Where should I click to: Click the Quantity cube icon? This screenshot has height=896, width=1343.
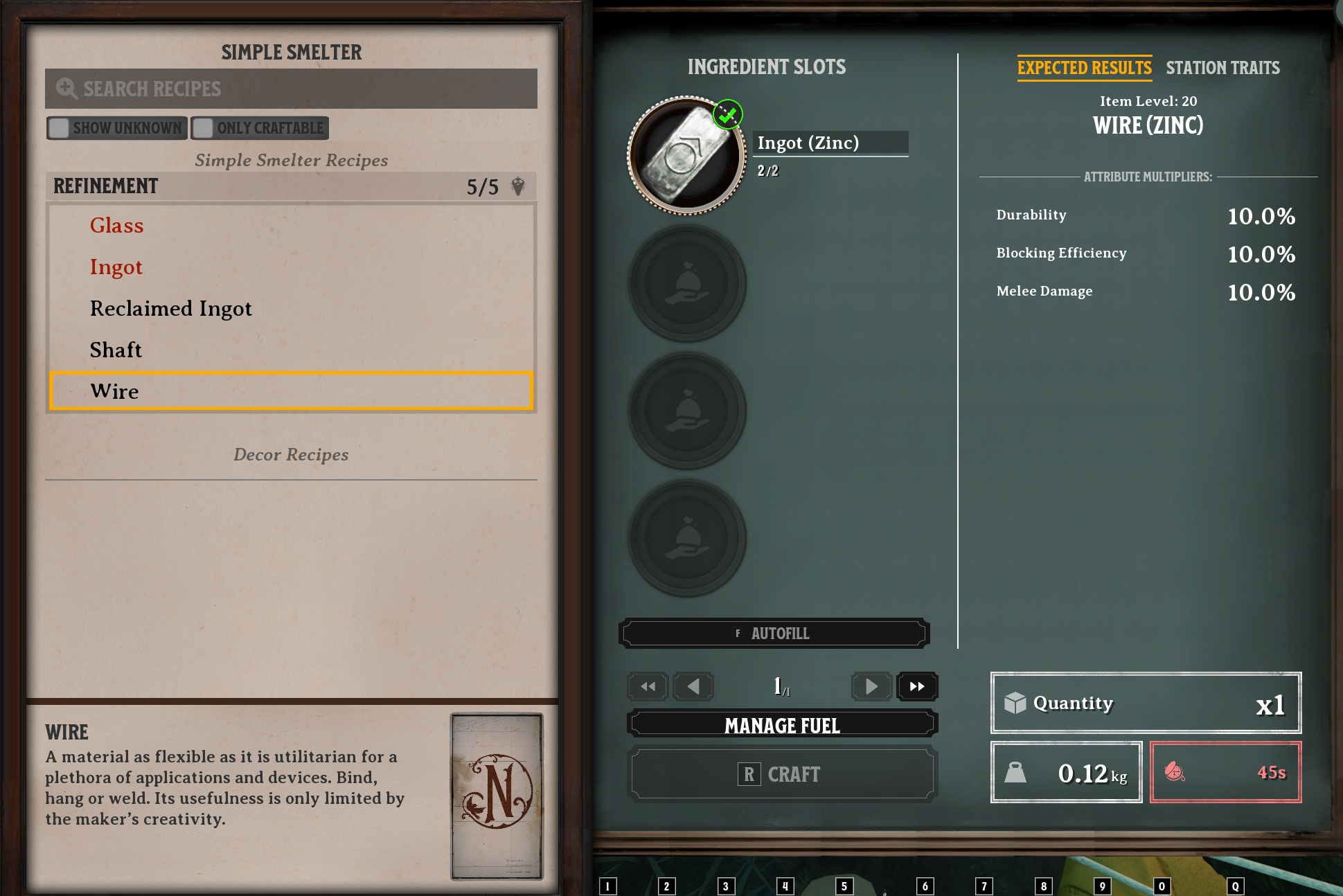pyautogui.click(x=1014, y=703)
